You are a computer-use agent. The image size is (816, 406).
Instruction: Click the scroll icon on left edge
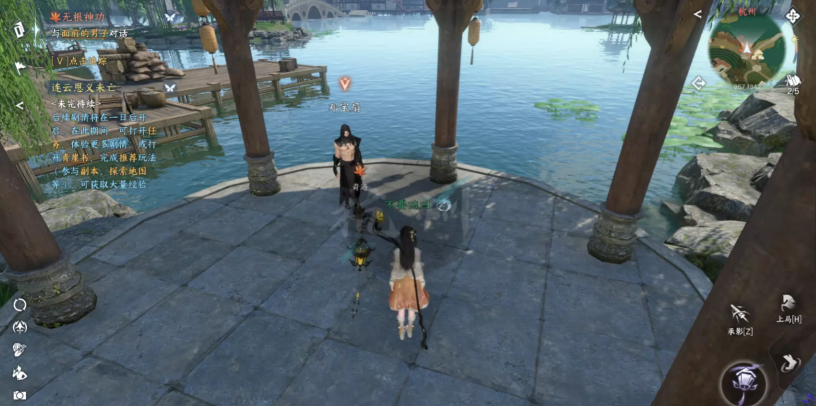tap(20, 29)
